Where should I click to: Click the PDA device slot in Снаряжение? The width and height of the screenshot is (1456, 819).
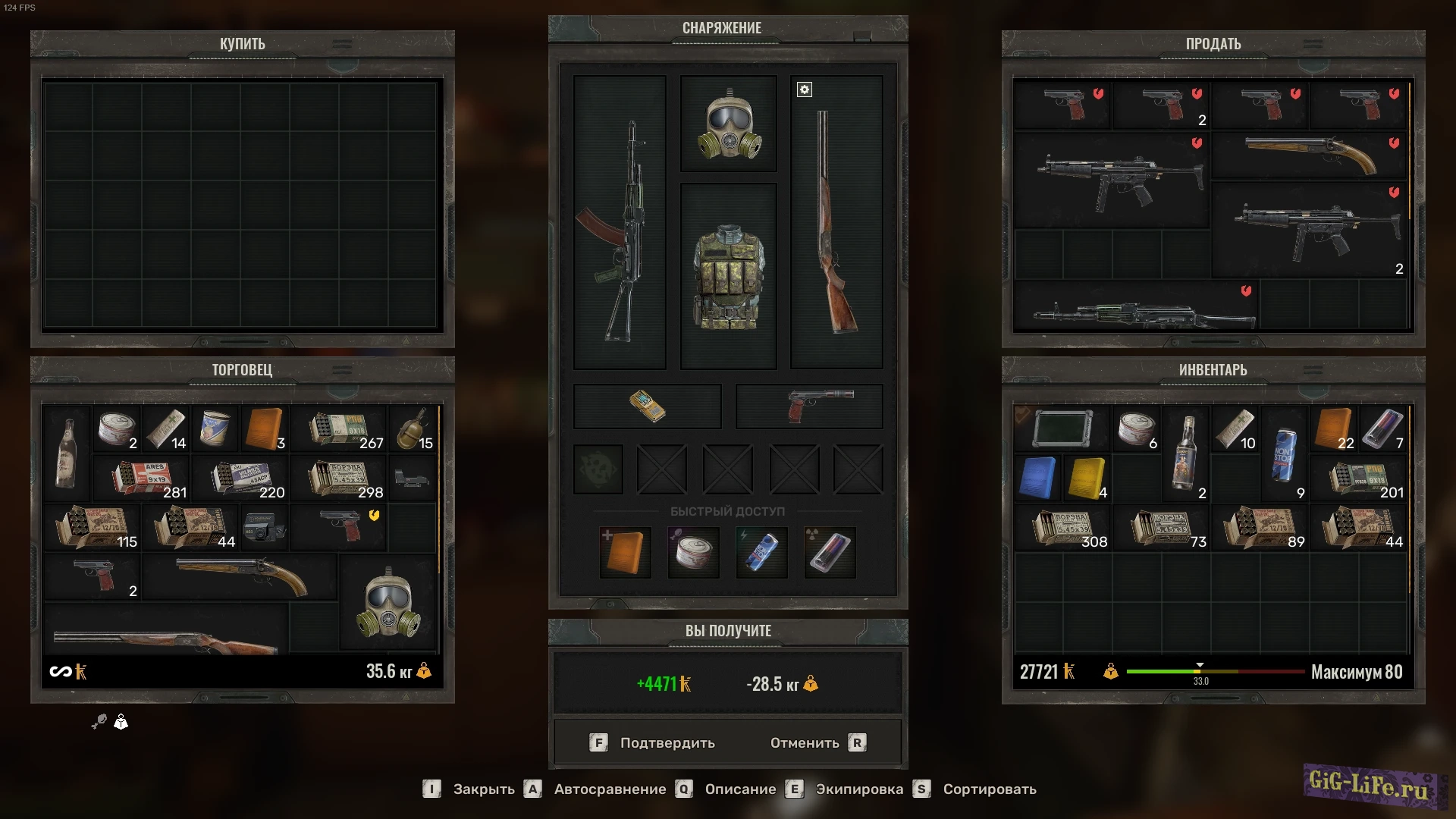(647, 406)
